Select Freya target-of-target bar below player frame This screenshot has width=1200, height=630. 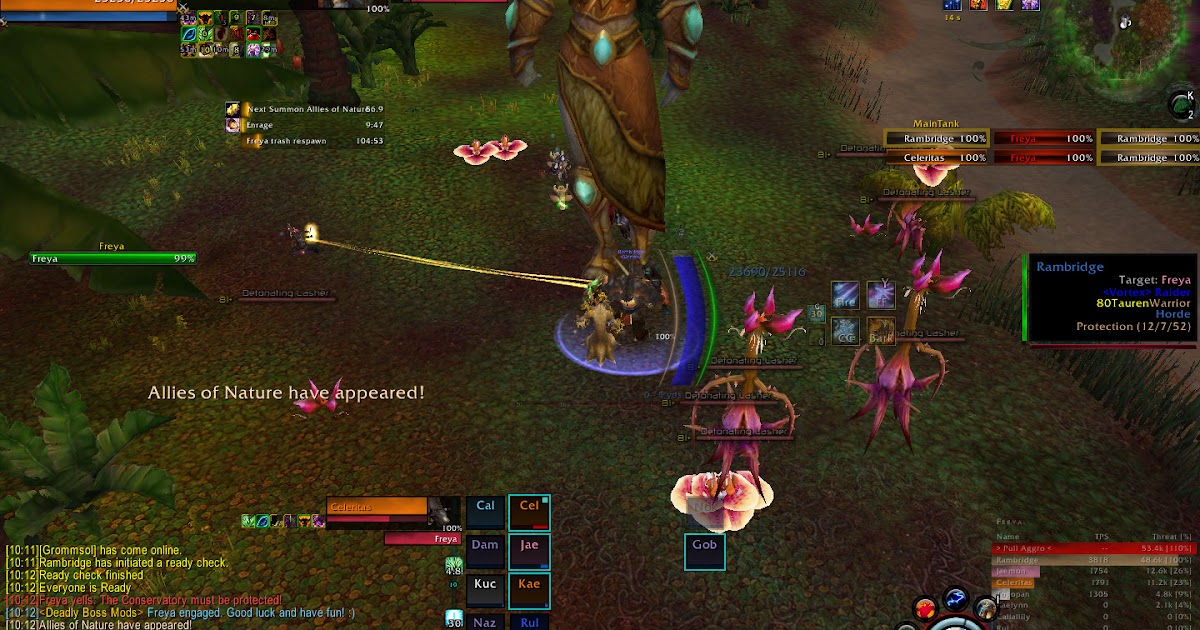pos(422,539)
